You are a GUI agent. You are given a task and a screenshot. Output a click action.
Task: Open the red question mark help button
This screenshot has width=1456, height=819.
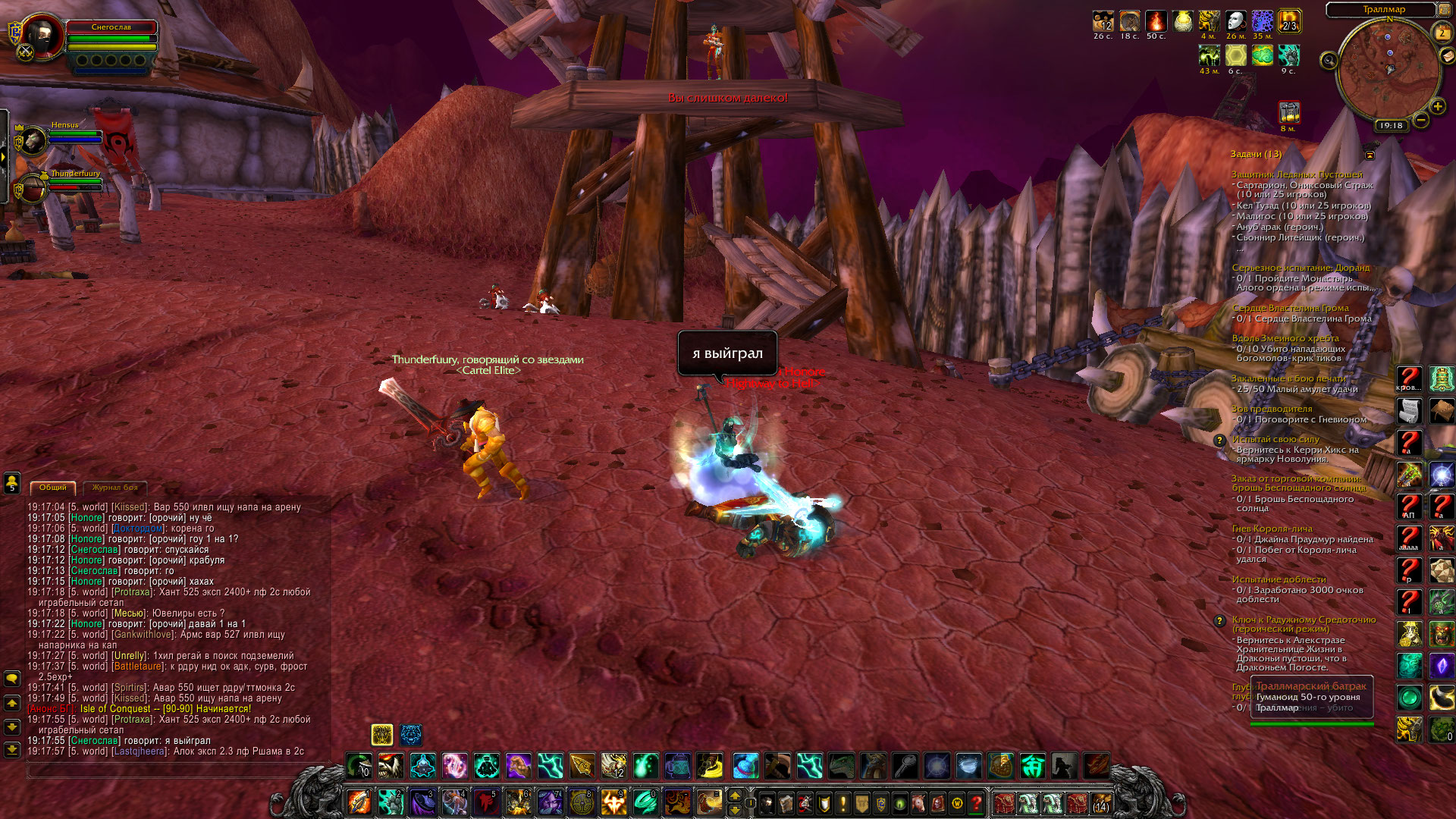click(976, 802)
